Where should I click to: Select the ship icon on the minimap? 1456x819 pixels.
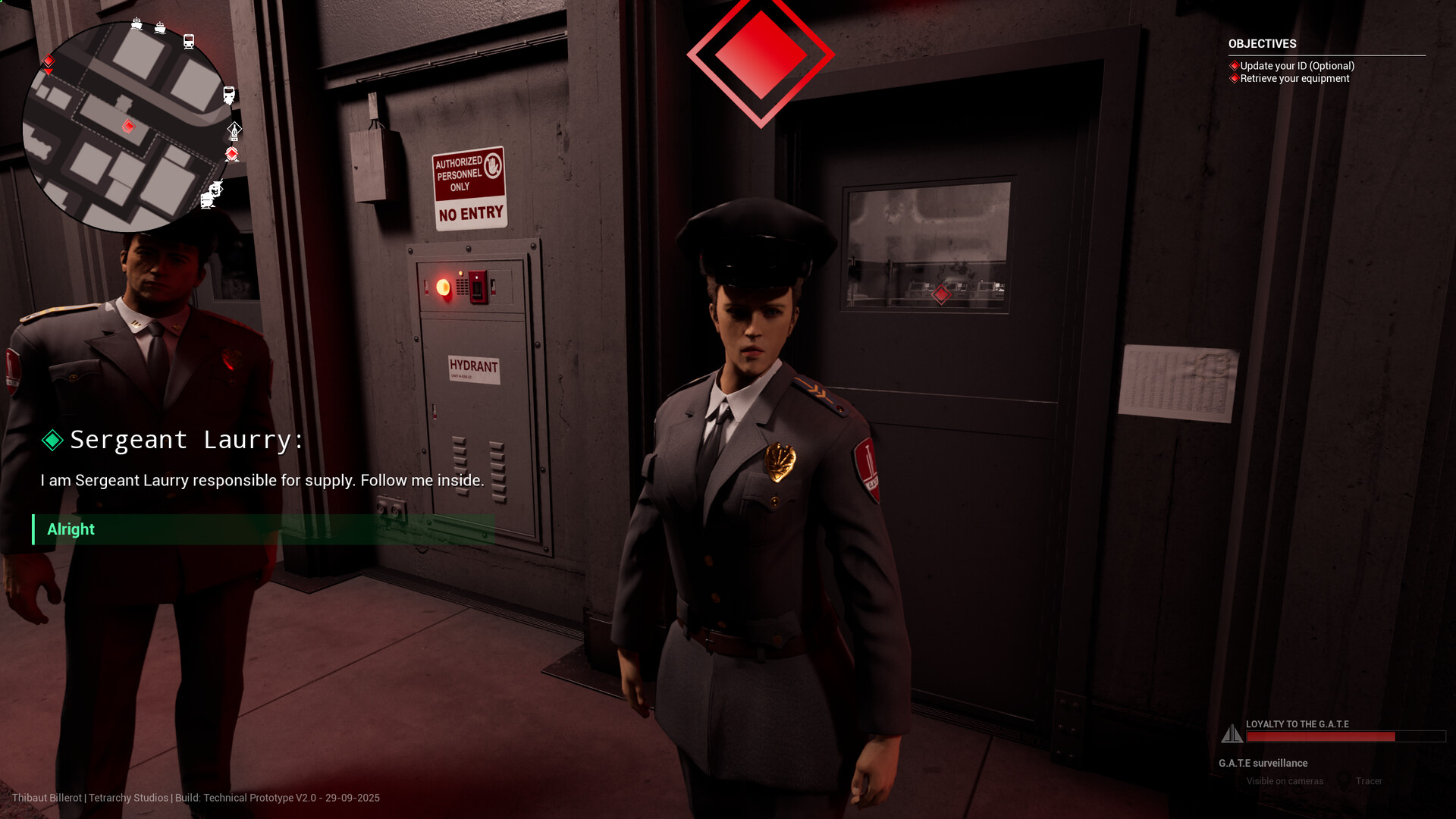tap(137, 25)
